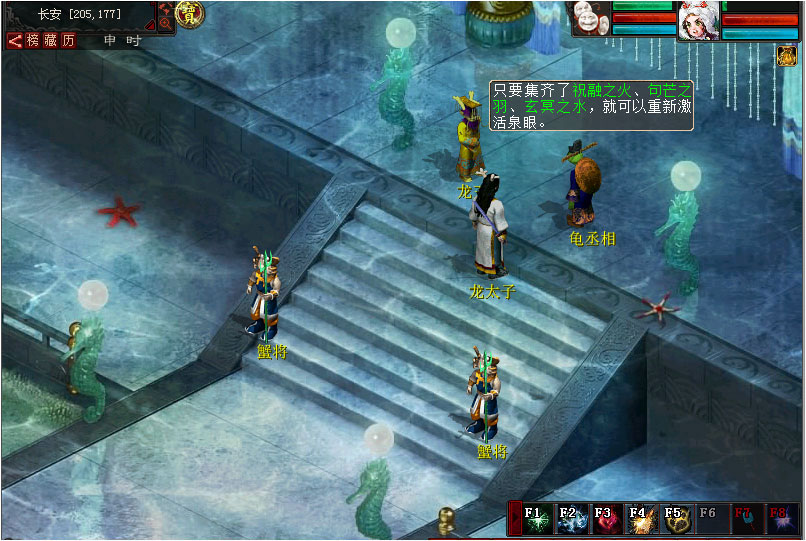Activate the F1 green burst skill

pos(535,519)
